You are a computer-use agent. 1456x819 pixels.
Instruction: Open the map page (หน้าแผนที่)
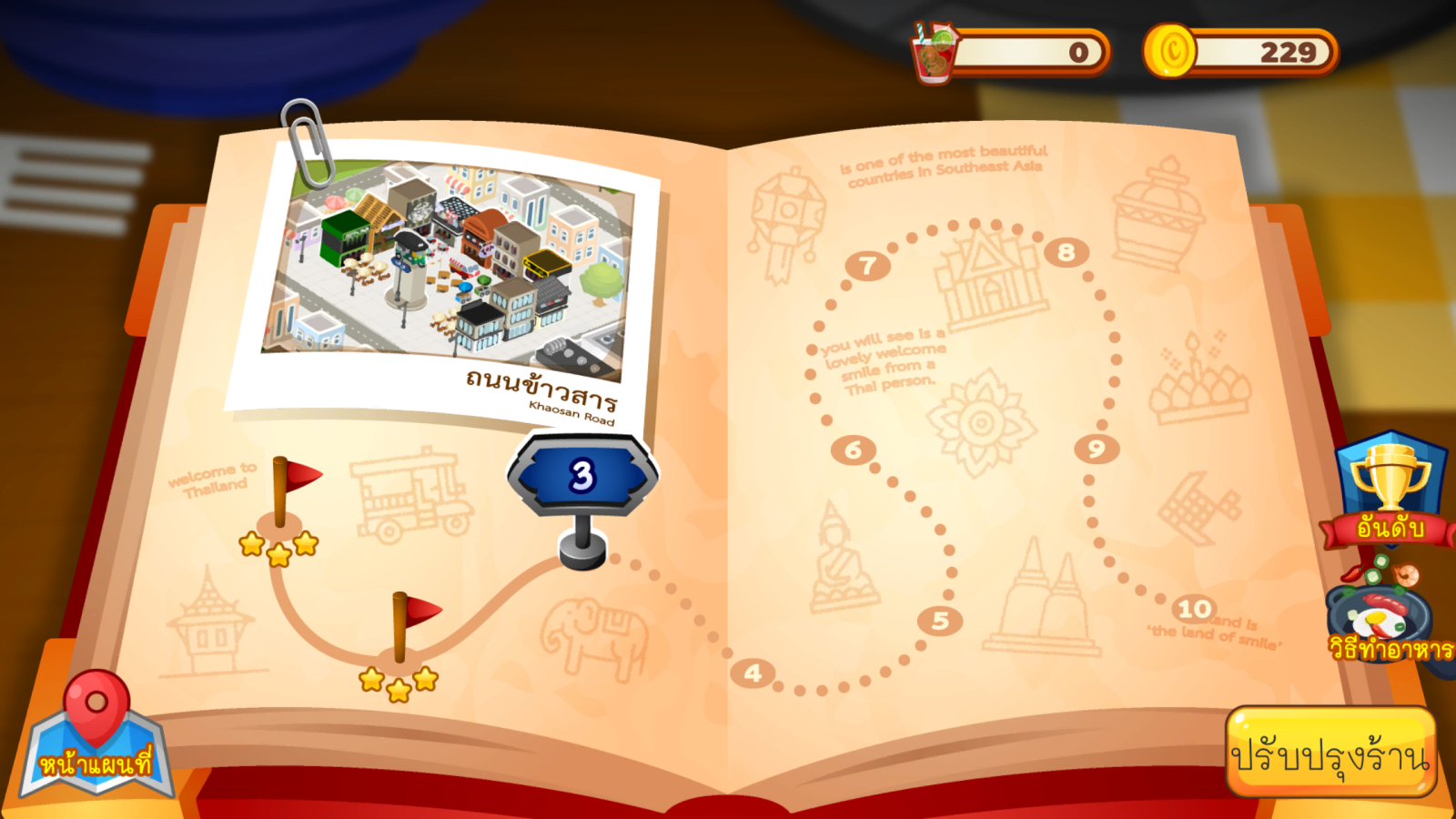[x=96, y=739]
